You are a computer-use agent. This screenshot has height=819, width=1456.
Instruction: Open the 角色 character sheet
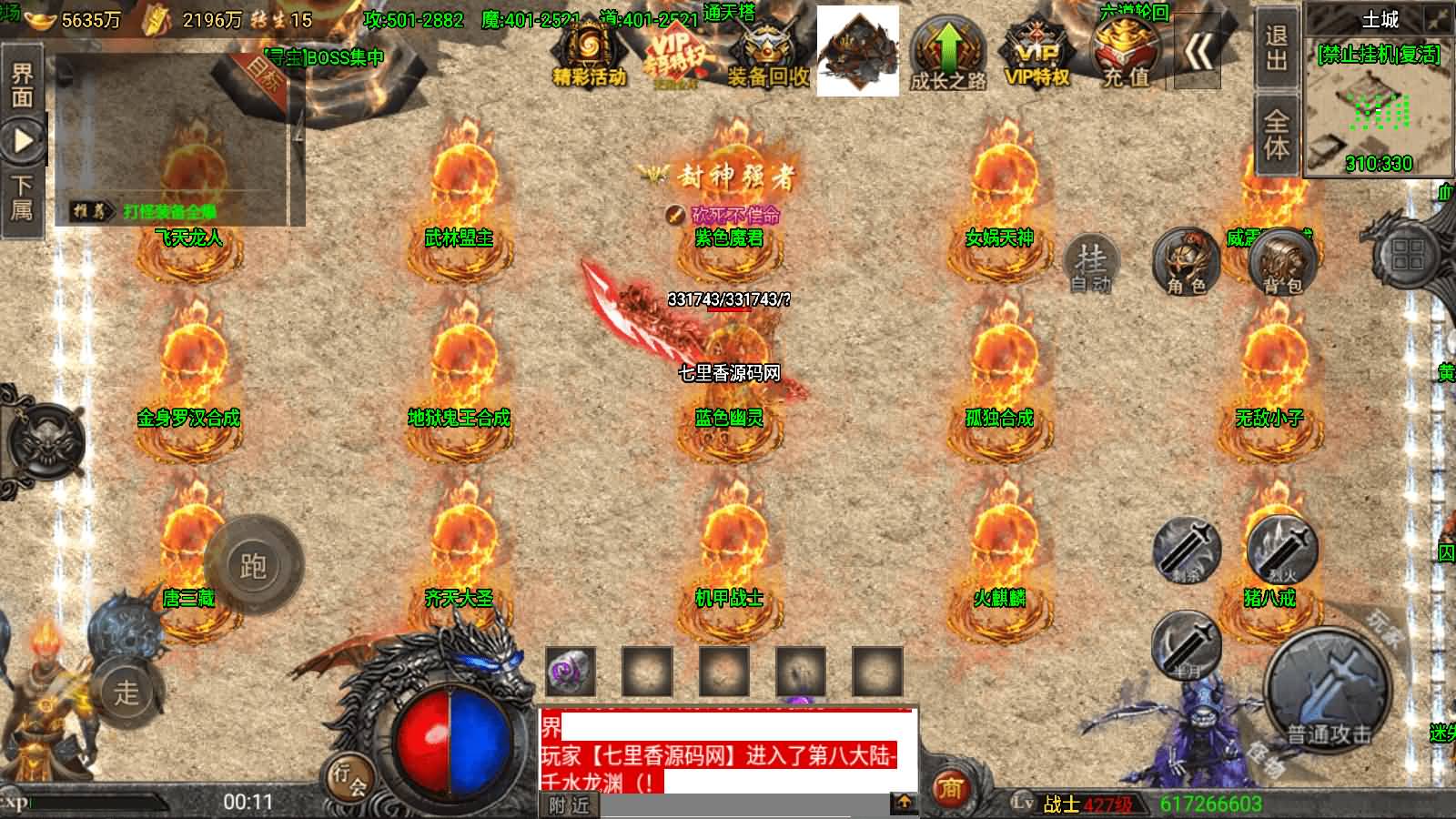(x=1186, y=262)
